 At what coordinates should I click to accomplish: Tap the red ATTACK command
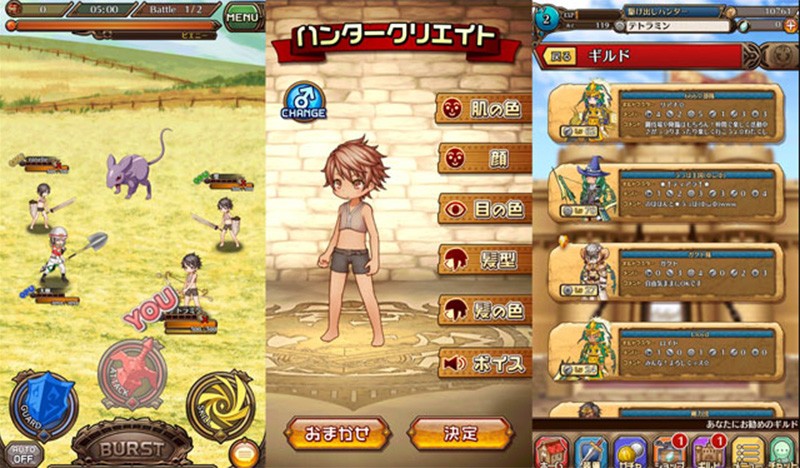pyautogui.click(x=132, y=371)
